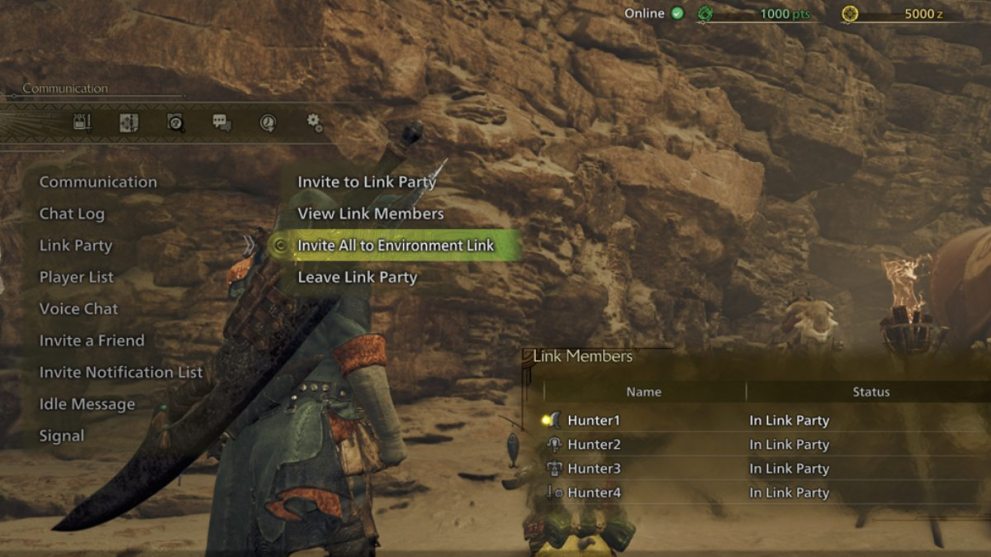Activate Invite All to Environment Link
Viewport: 991px width, 557px height.
[396, 246]
